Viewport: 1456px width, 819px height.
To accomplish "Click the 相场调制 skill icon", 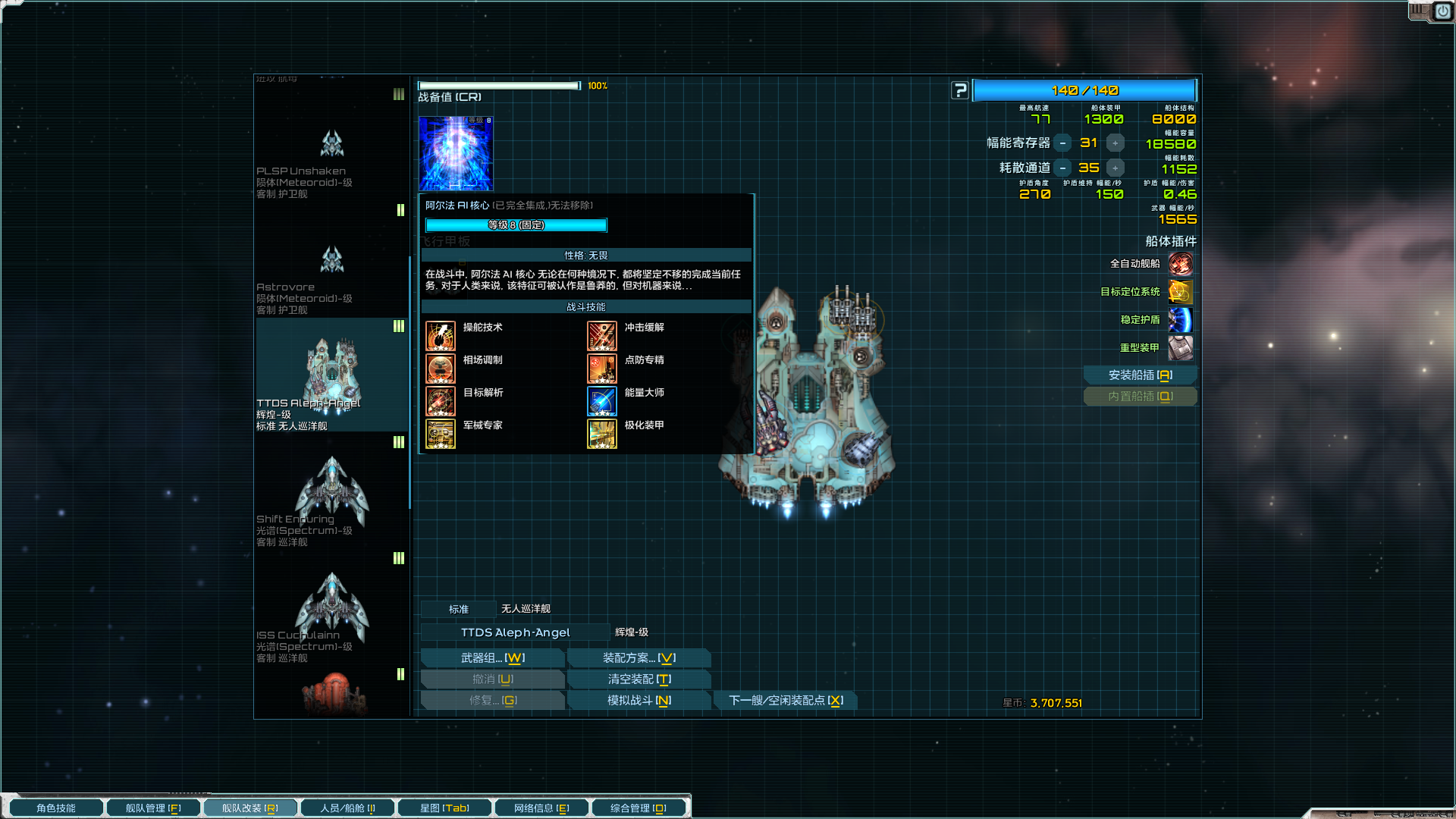I will click(x=441, y=369).
